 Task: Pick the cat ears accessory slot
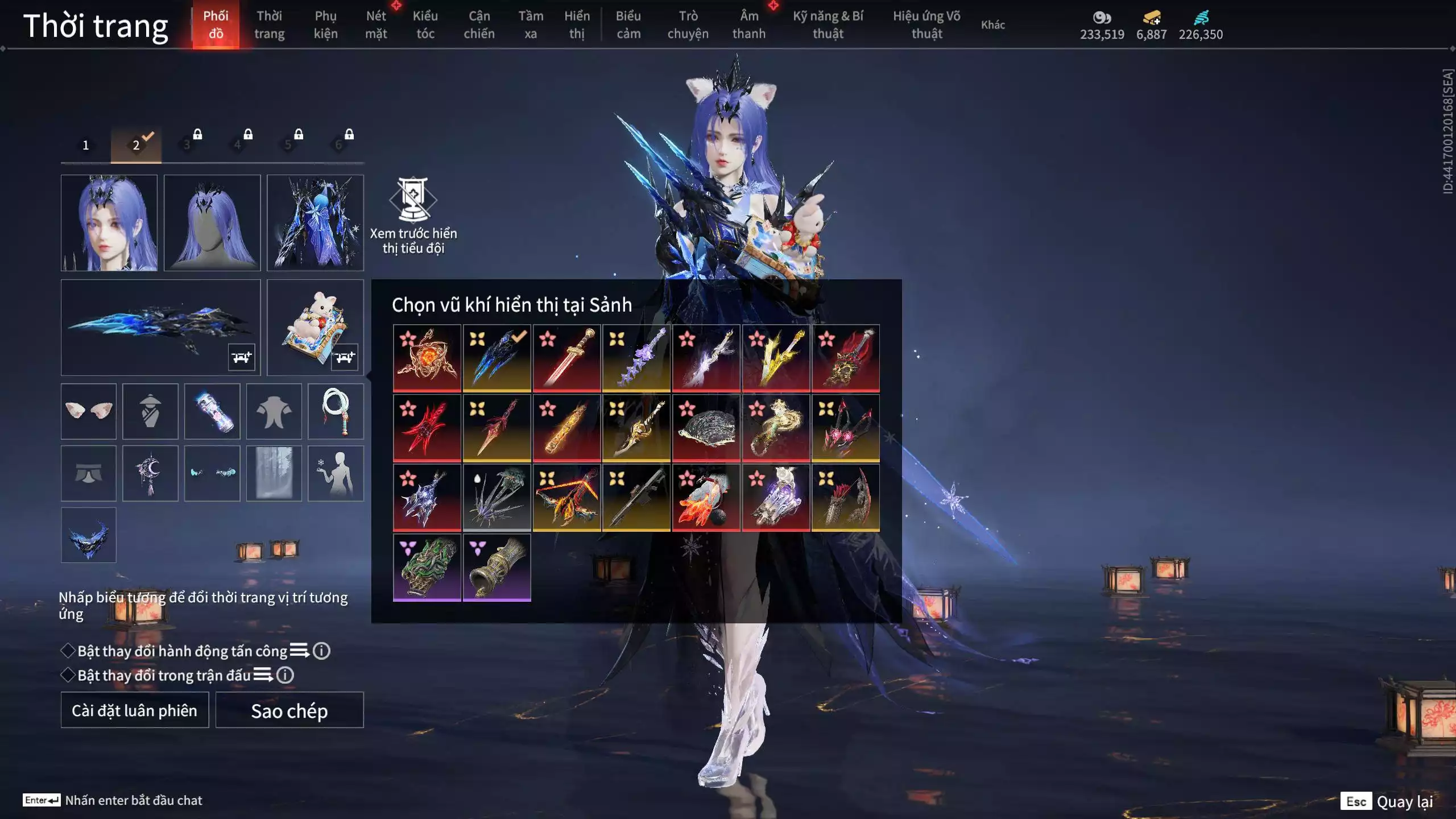coord(89,411)
